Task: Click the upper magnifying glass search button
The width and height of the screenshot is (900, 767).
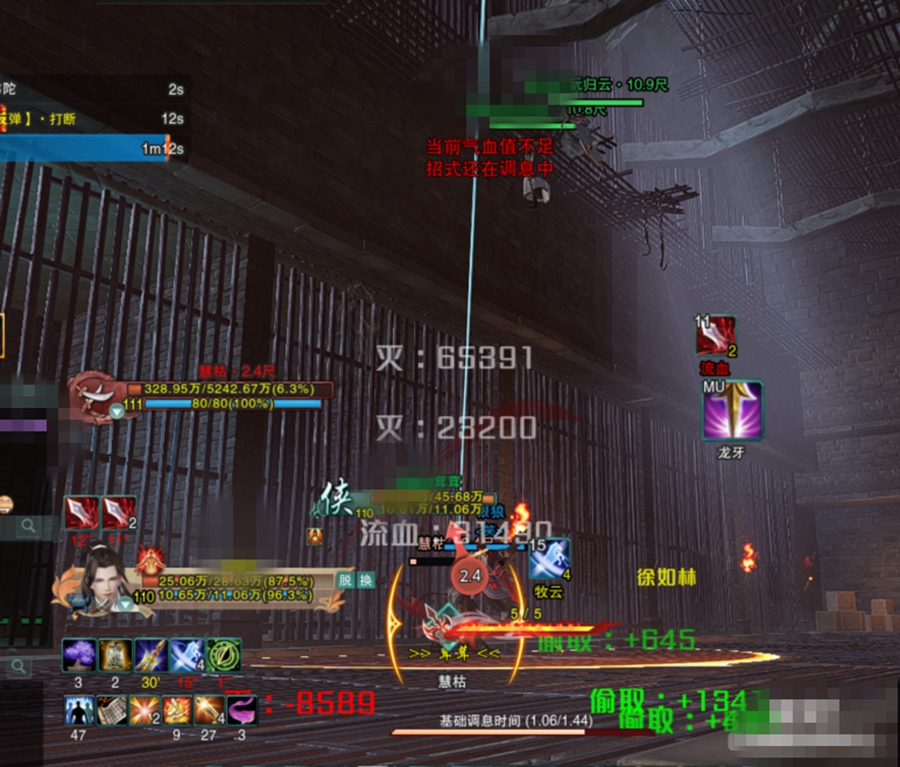Action: pos(30,525)
